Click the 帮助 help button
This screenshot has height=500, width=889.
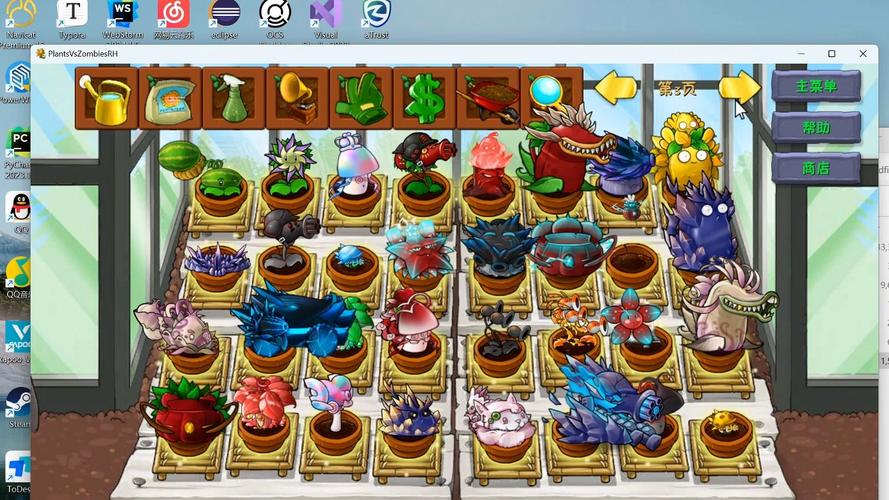(x=815, y=127)
